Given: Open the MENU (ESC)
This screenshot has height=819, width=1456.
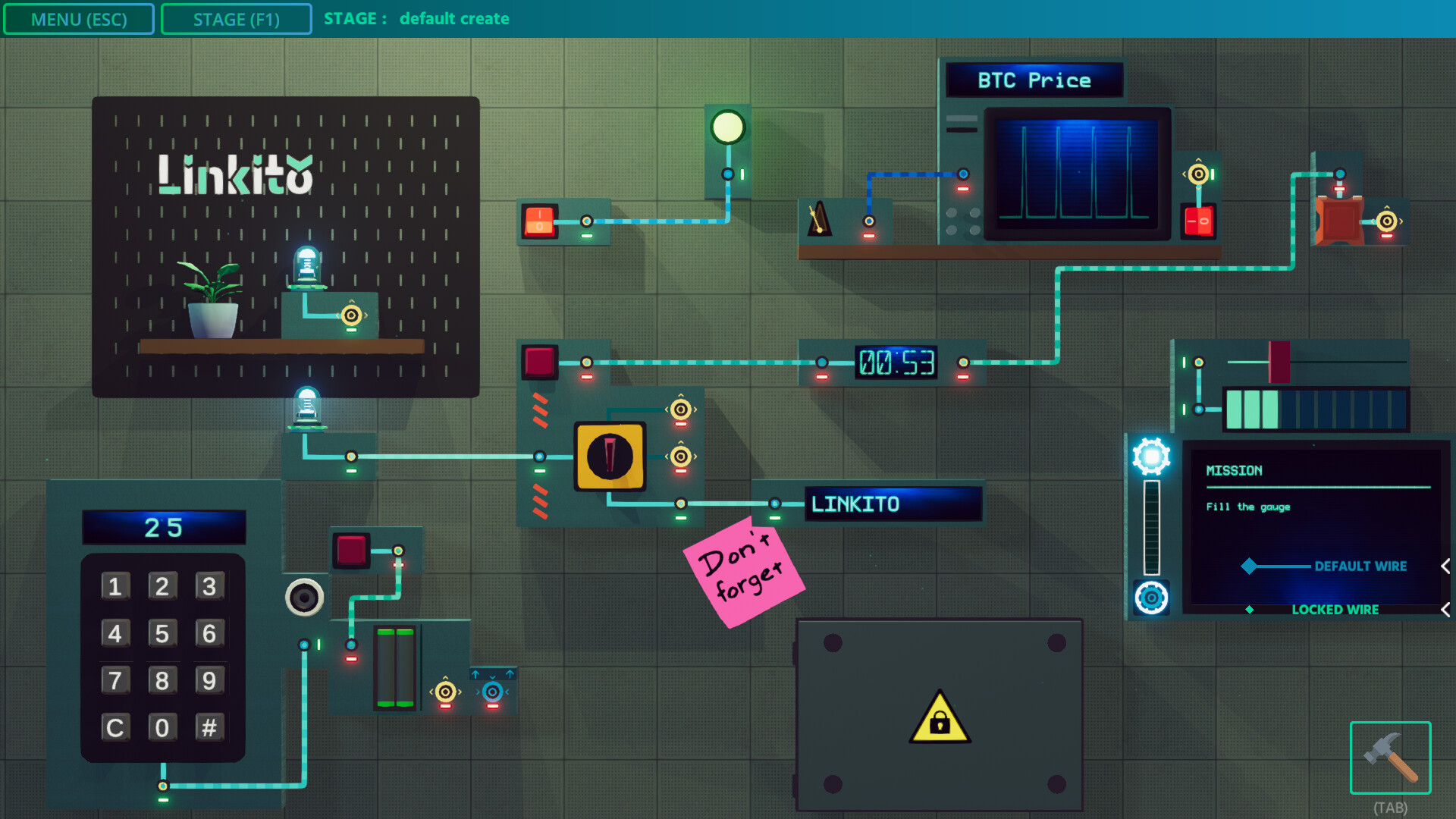Looking at the screenshot, I should click(x=79, y=18).
